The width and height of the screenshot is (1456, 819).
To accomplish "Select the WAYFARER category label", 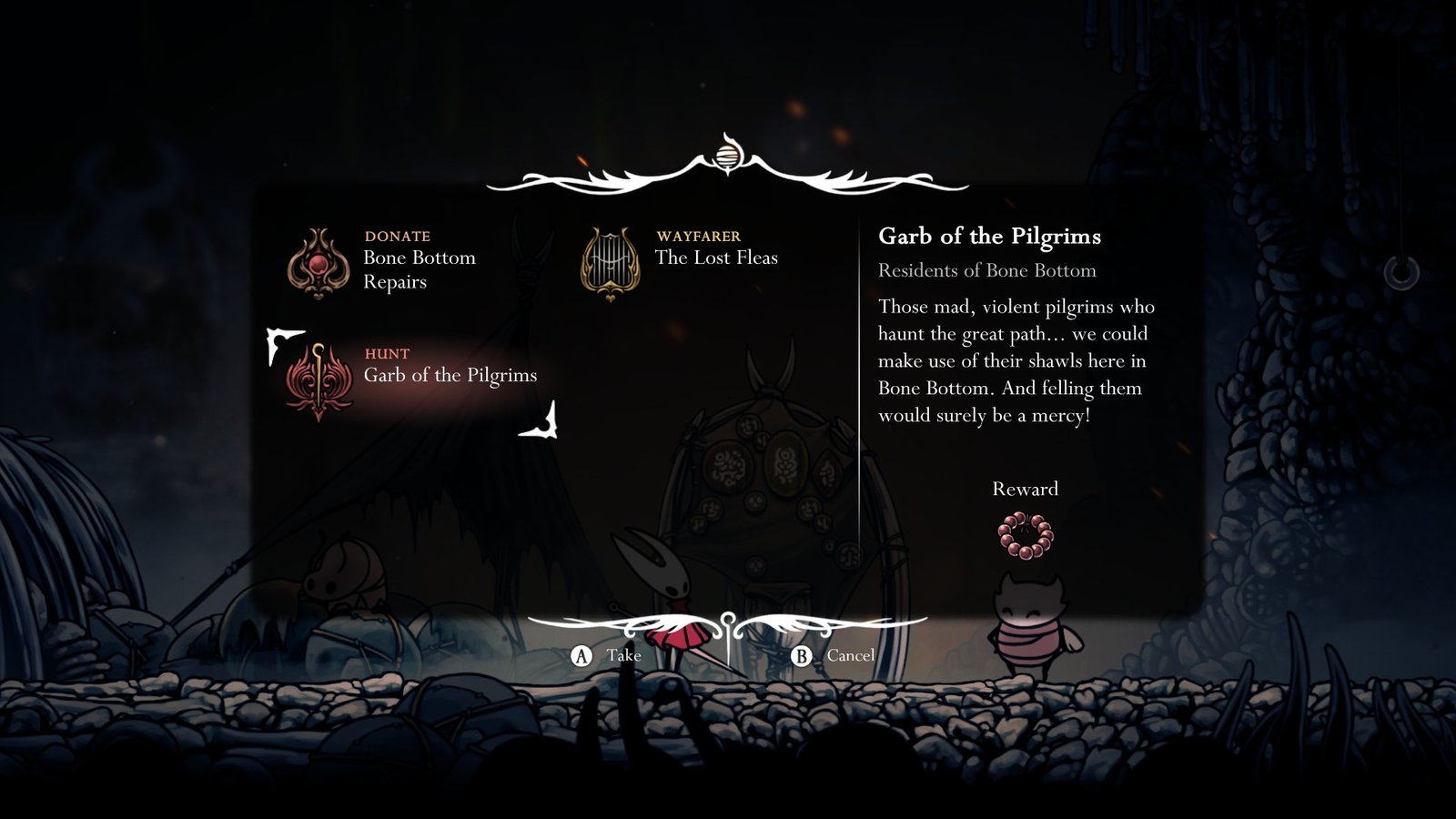I will click(x=697, y=235).
